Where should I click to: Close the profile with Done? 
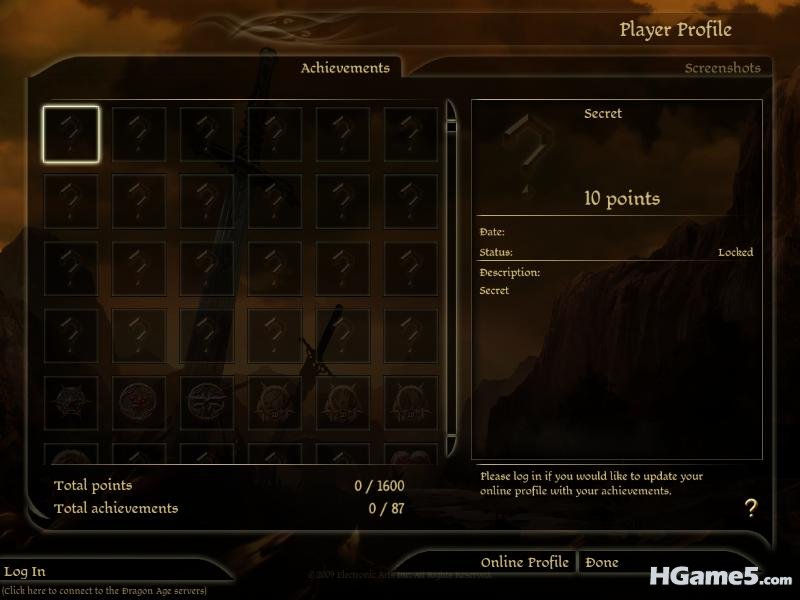pyautogui.click(x=602, y=562)
